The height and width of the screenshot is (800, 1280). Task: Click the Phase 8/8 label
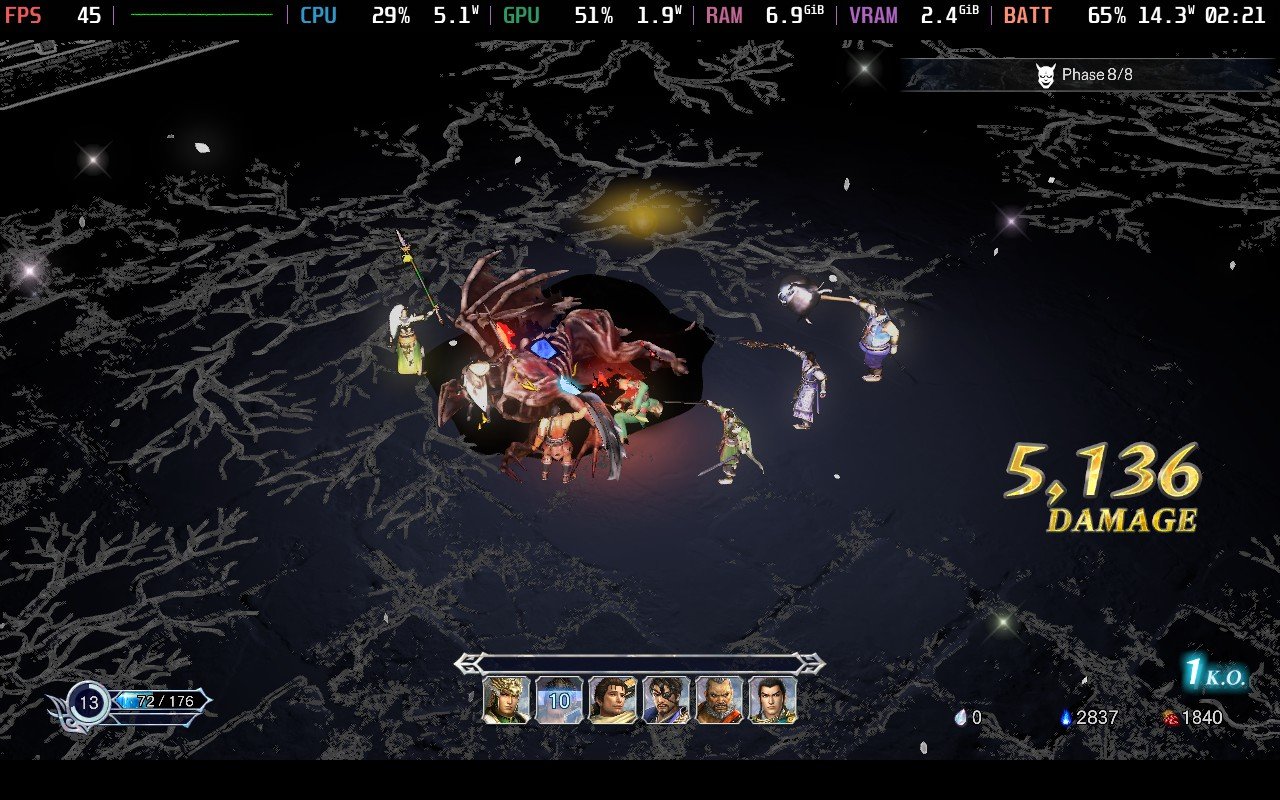pos(1095,73)
